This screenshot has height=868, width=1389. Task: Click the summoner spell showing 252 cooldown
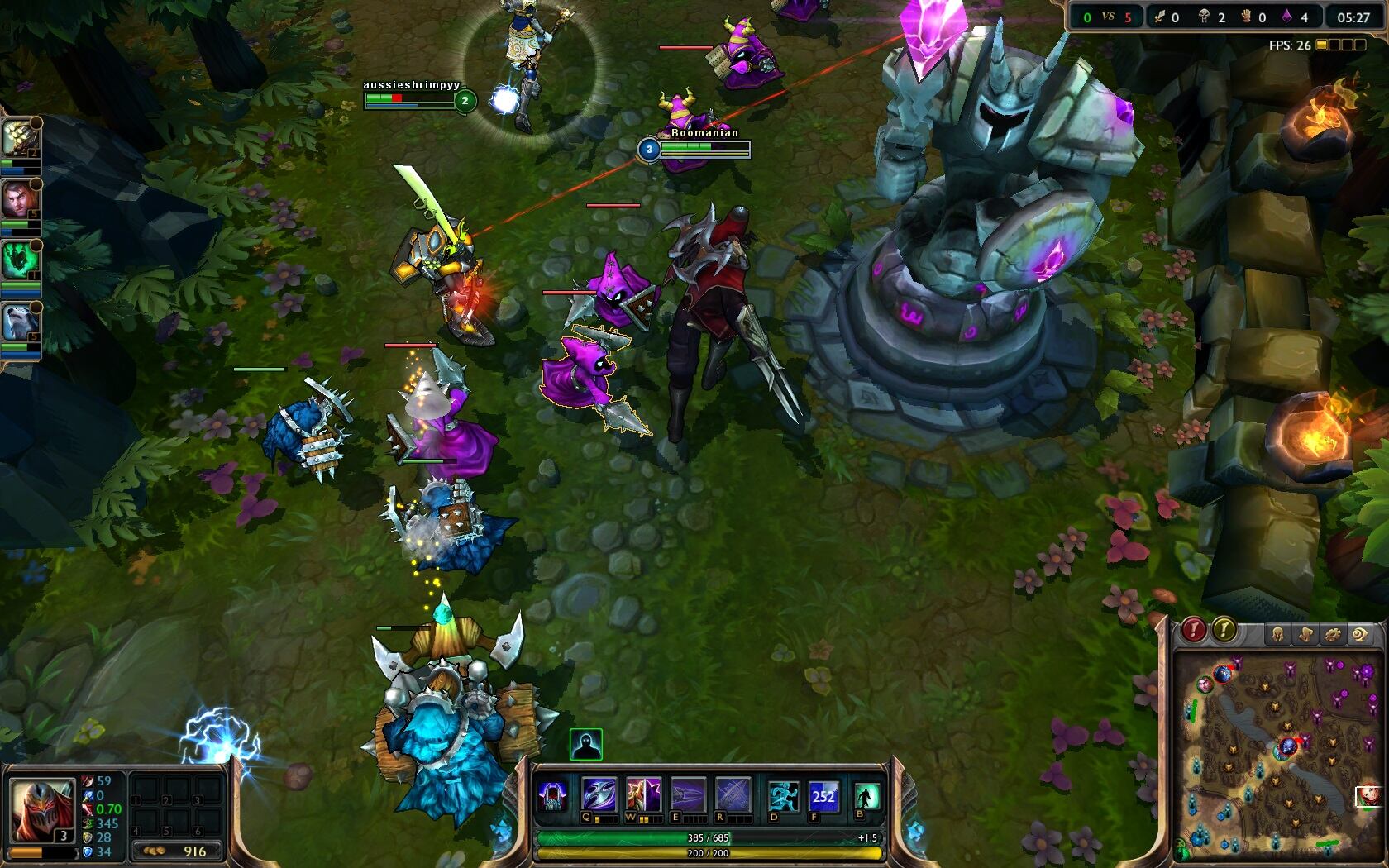[823, 796]
